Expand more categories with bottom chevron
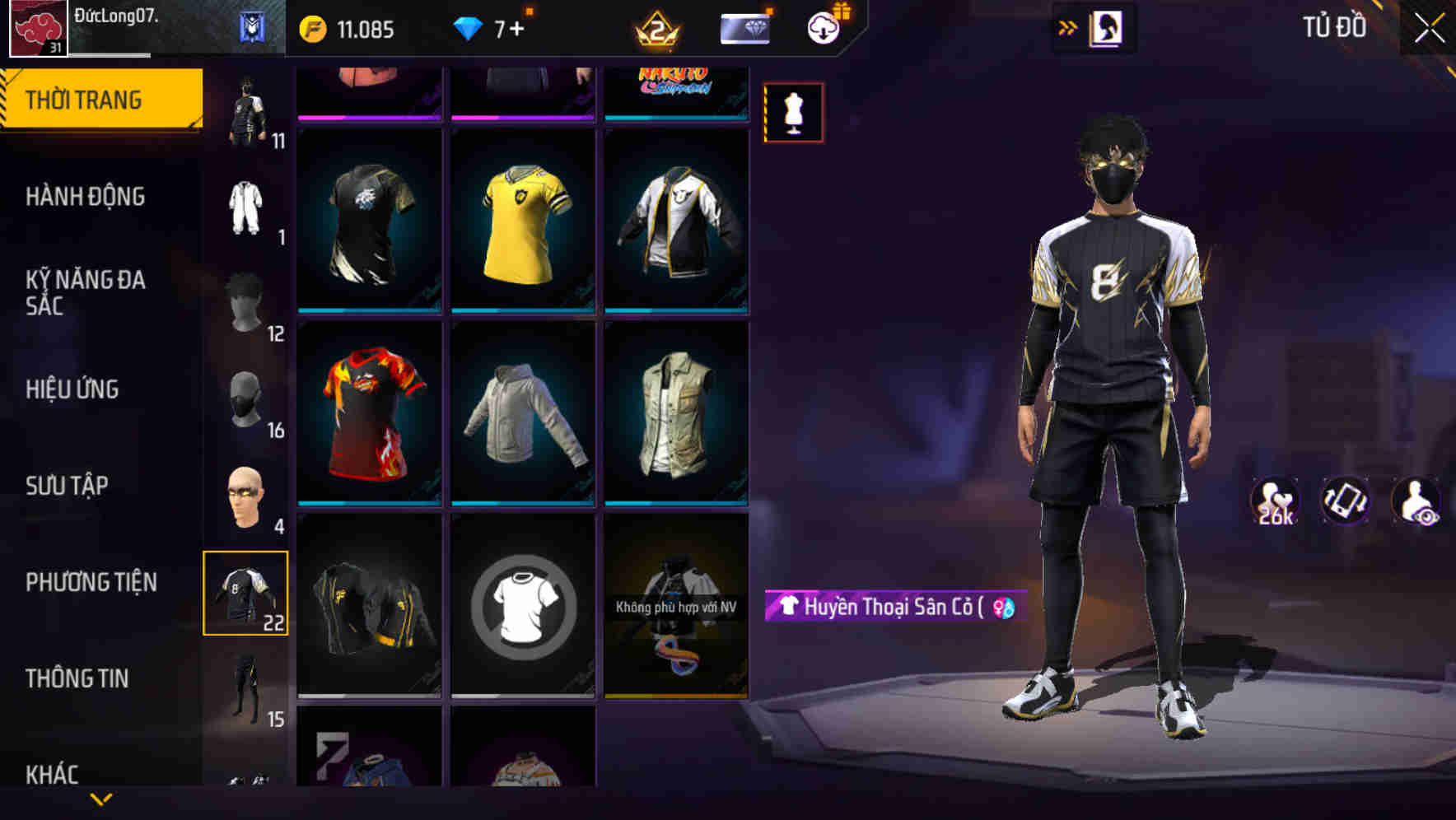 pos(100,800)
